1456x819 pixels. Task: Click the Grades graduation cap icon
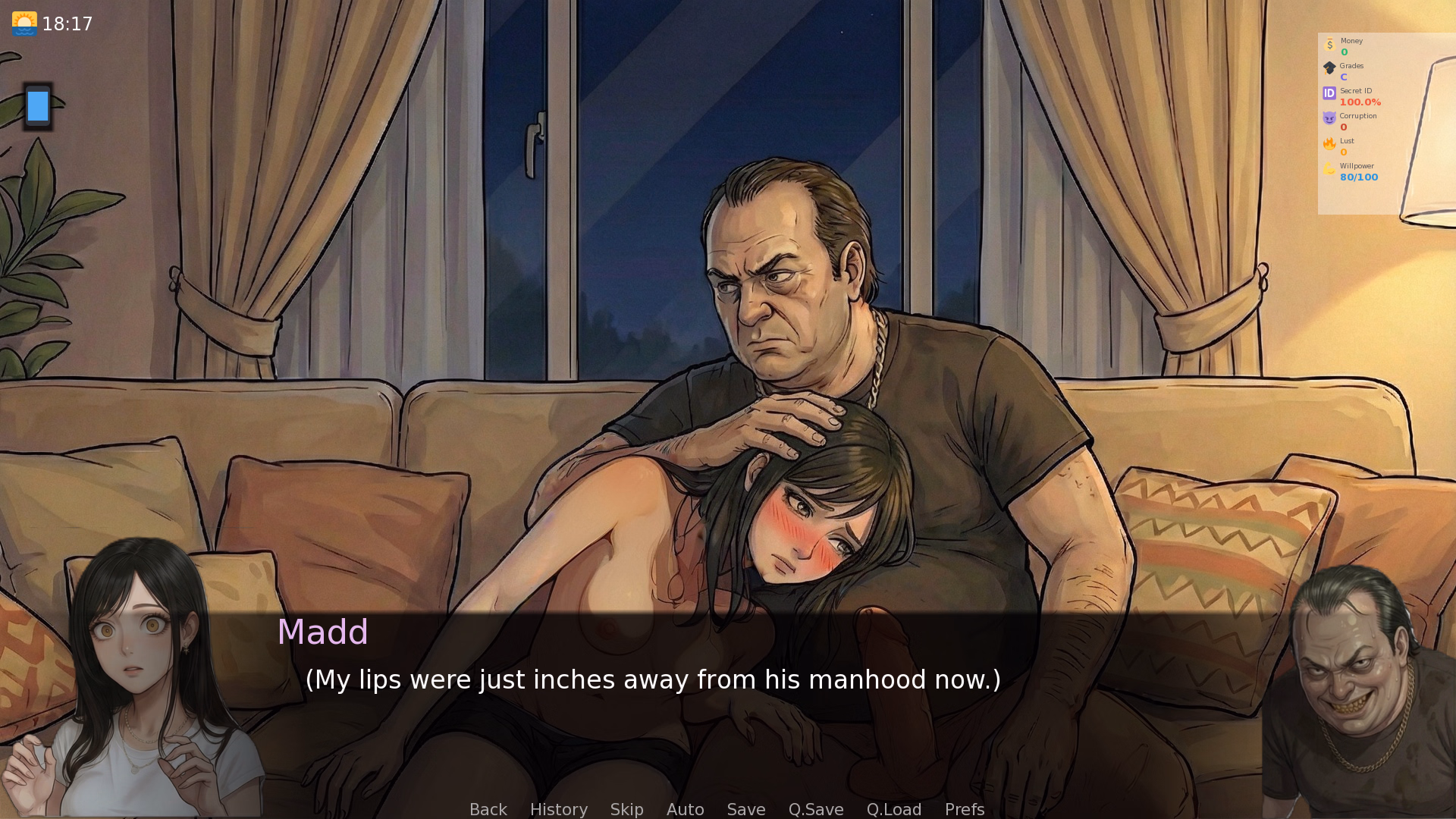click(1329, 69)
